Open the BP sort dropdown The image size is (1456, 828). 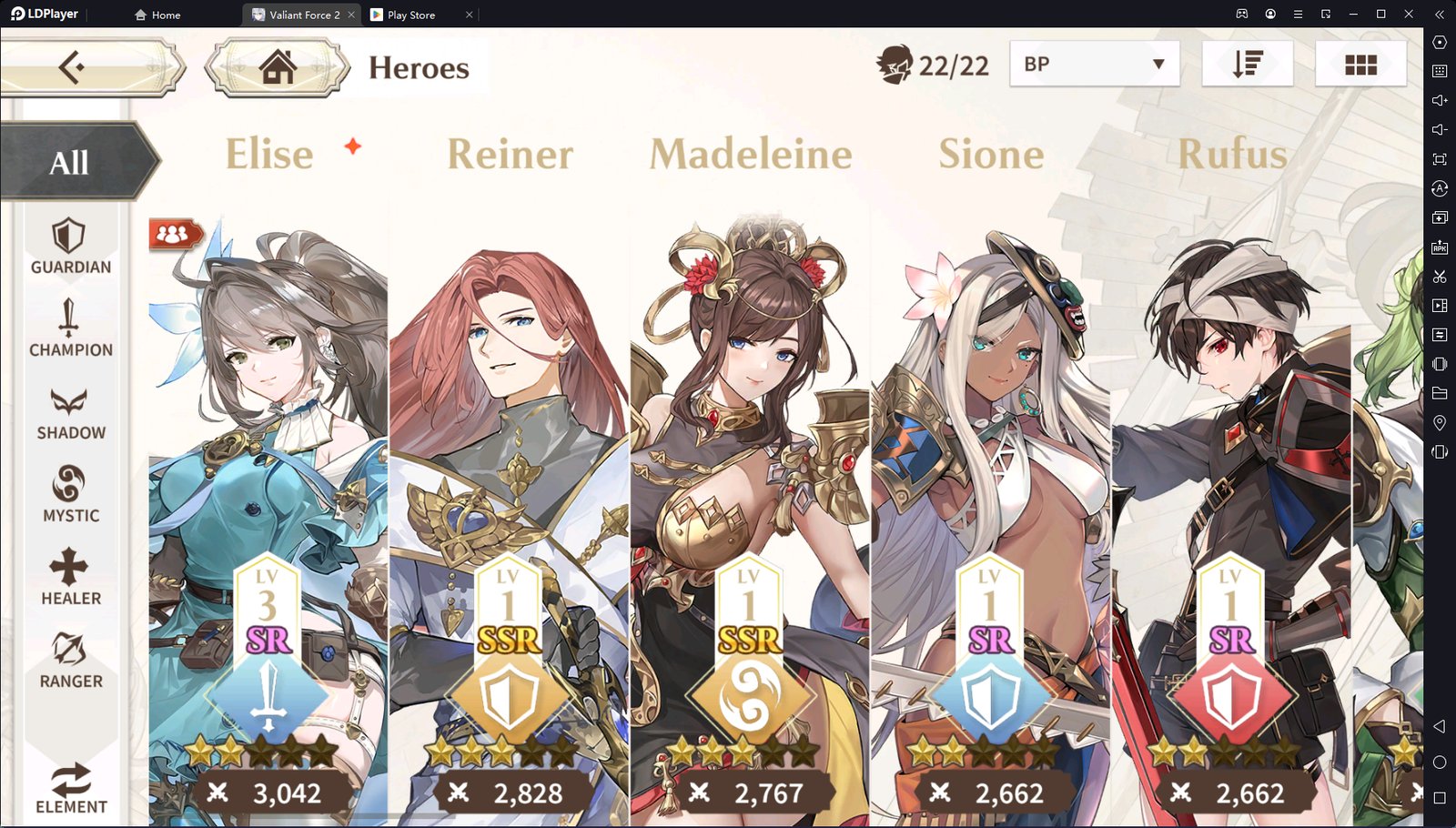(x=1094, y=64)
